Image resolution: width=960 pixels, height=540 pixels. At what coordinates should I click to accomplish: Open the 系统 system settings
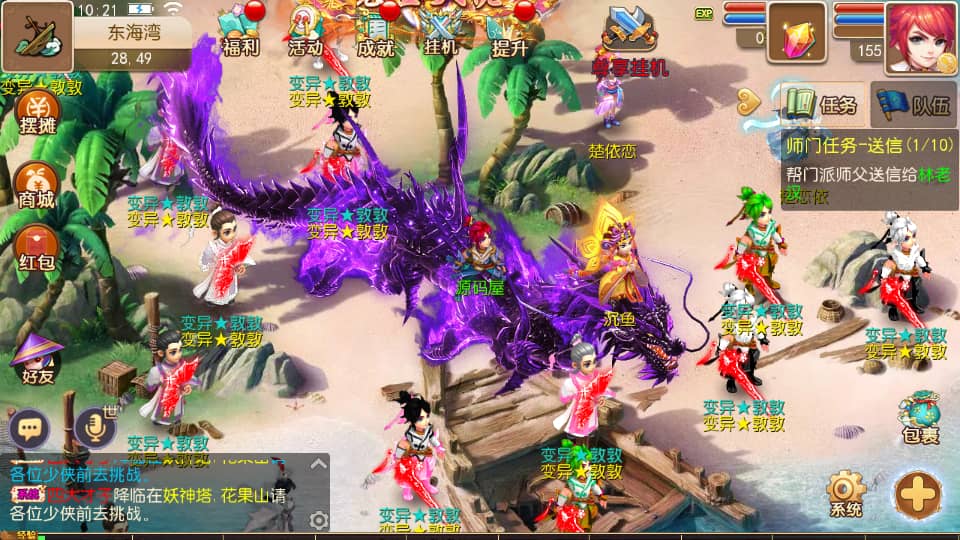click(x=846, y=494)
